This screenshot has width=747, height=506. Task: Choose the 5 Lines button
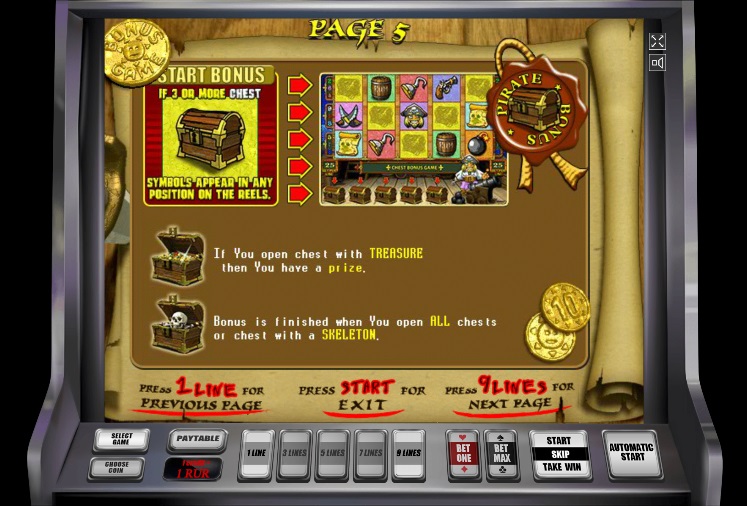[x=332, y=454]
